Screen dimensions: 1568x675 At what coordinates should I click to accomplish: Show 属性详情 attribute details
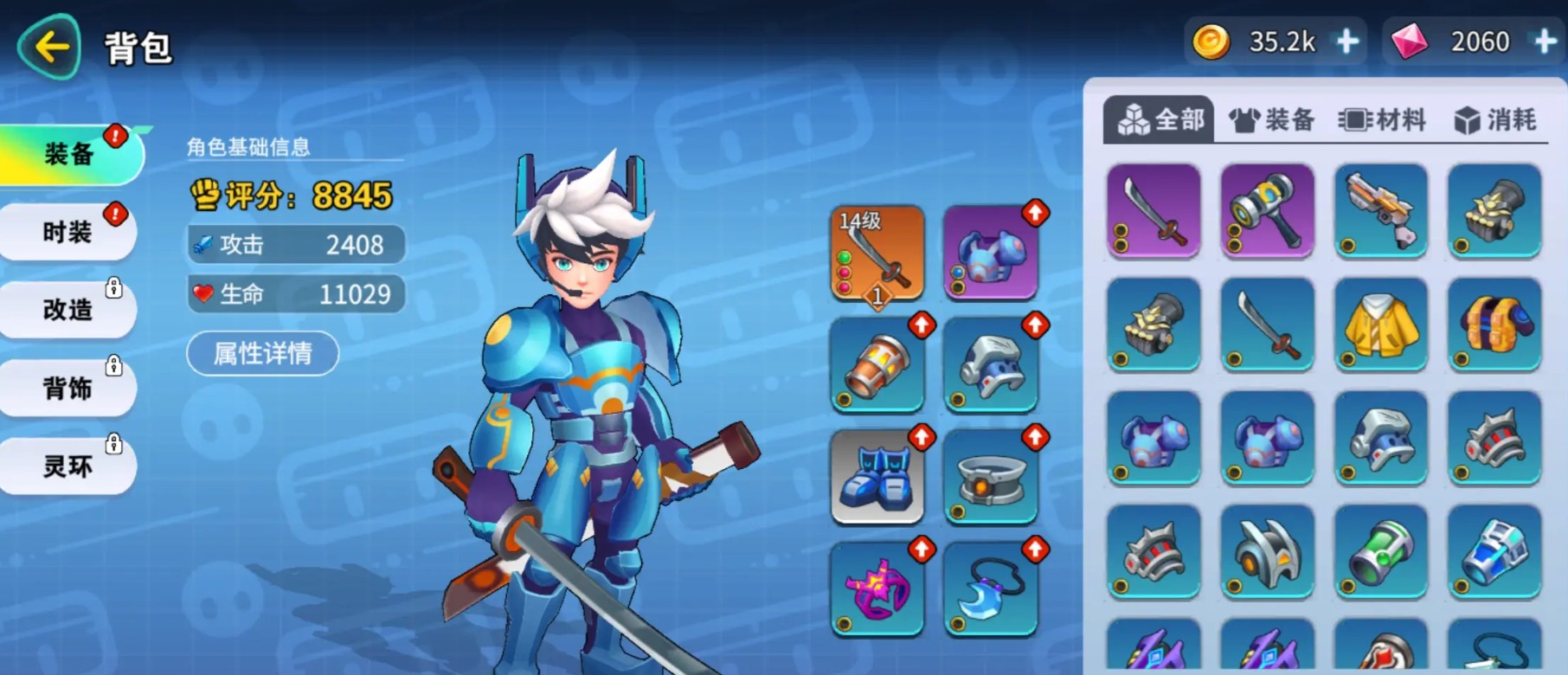[x=262, y=353]
